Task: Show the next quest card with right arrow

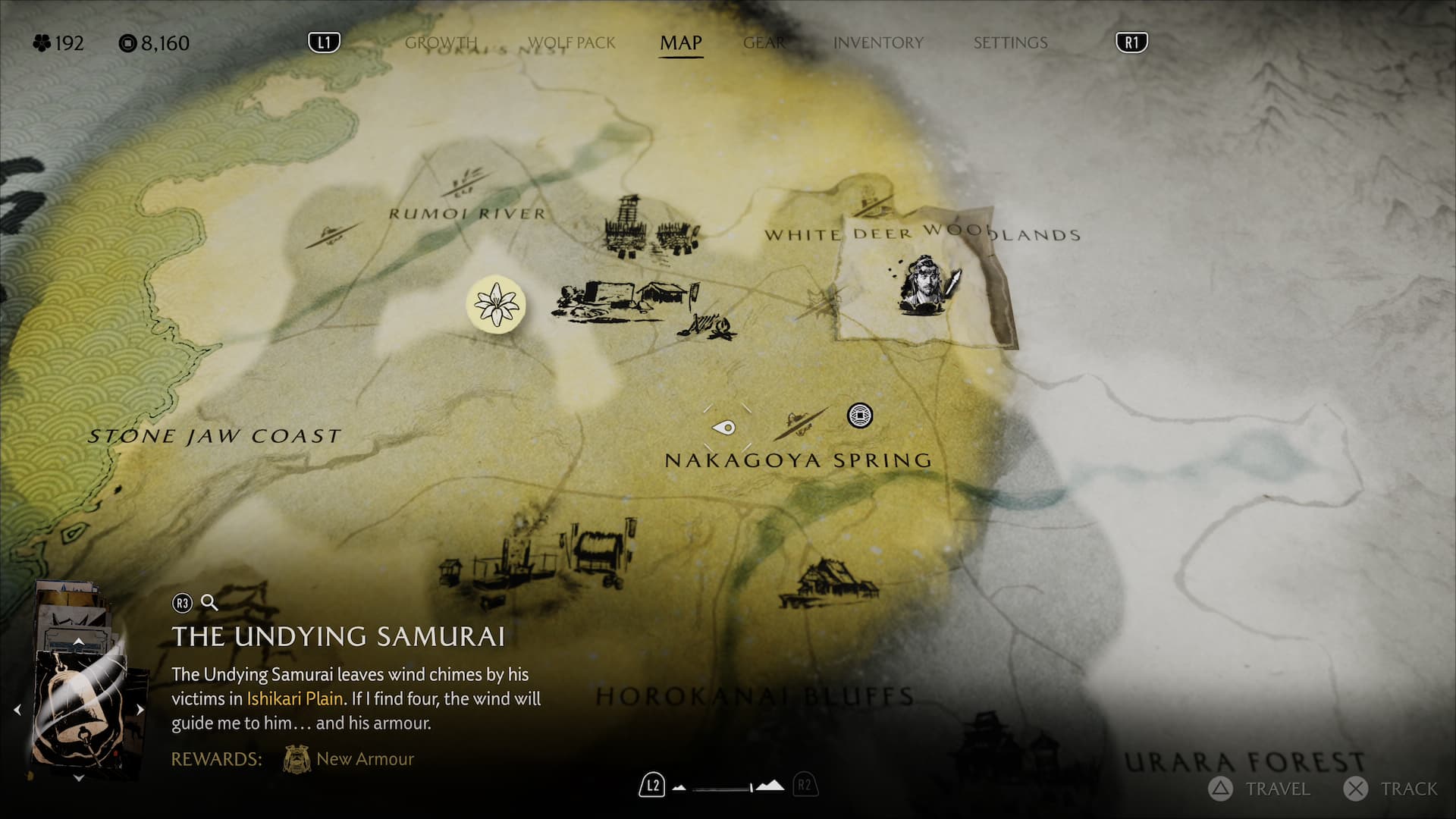Action: pos(140,710)
